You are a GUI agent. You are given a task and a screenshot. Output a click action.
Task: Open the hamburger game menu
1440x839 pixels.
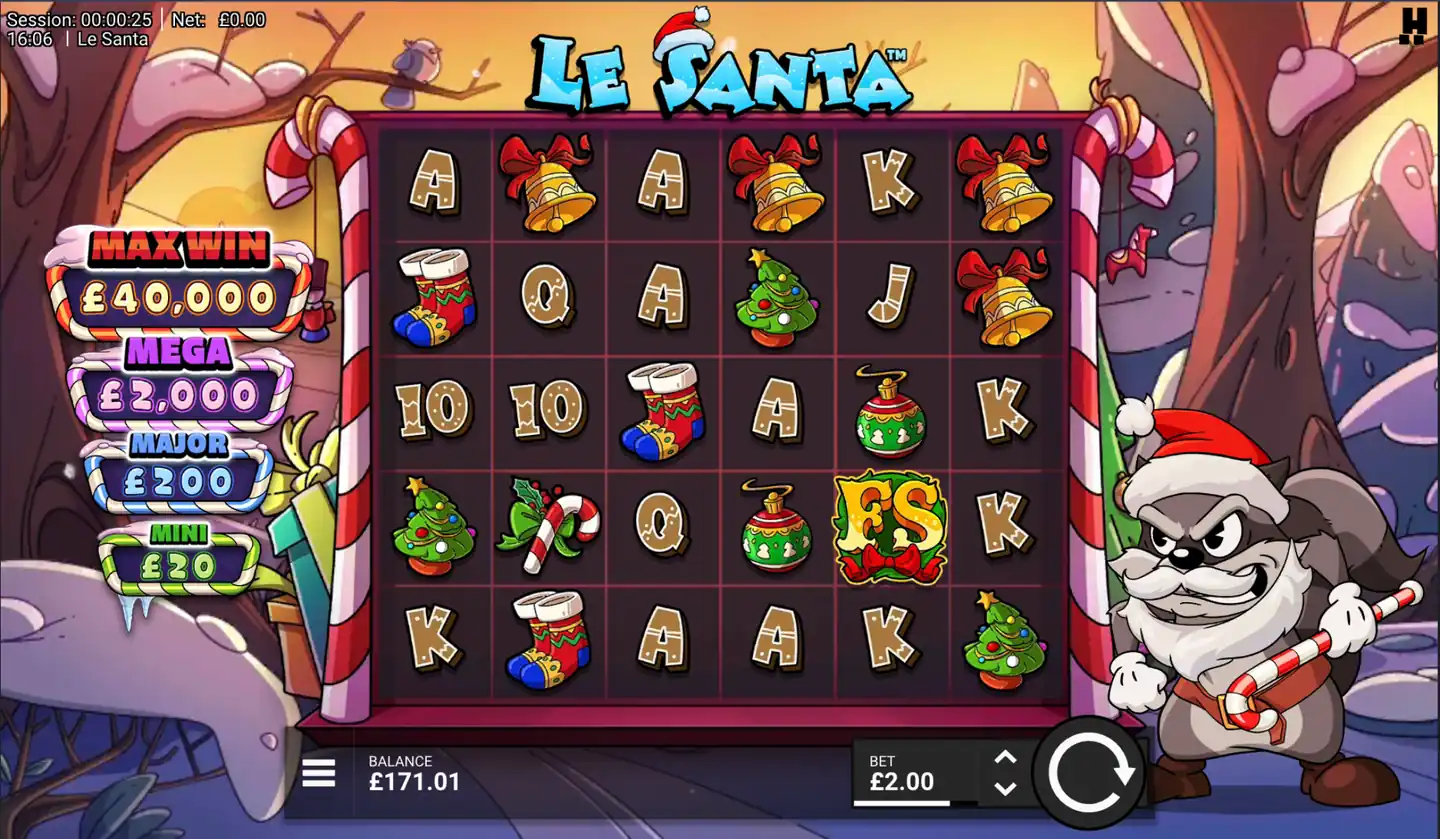point(317,774)
